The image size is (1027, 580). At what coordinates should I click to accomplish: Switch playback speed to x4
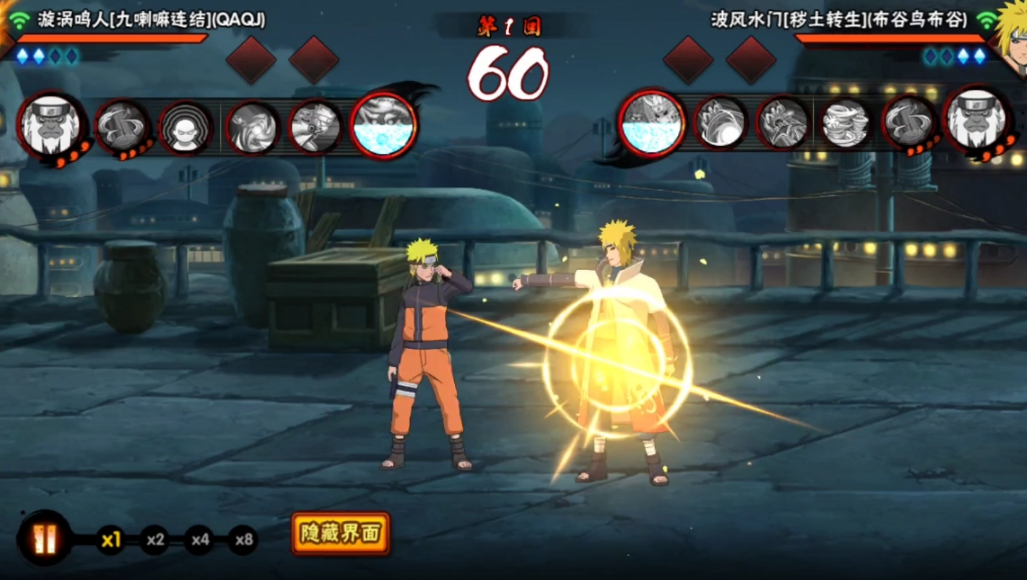click(199, 541)
